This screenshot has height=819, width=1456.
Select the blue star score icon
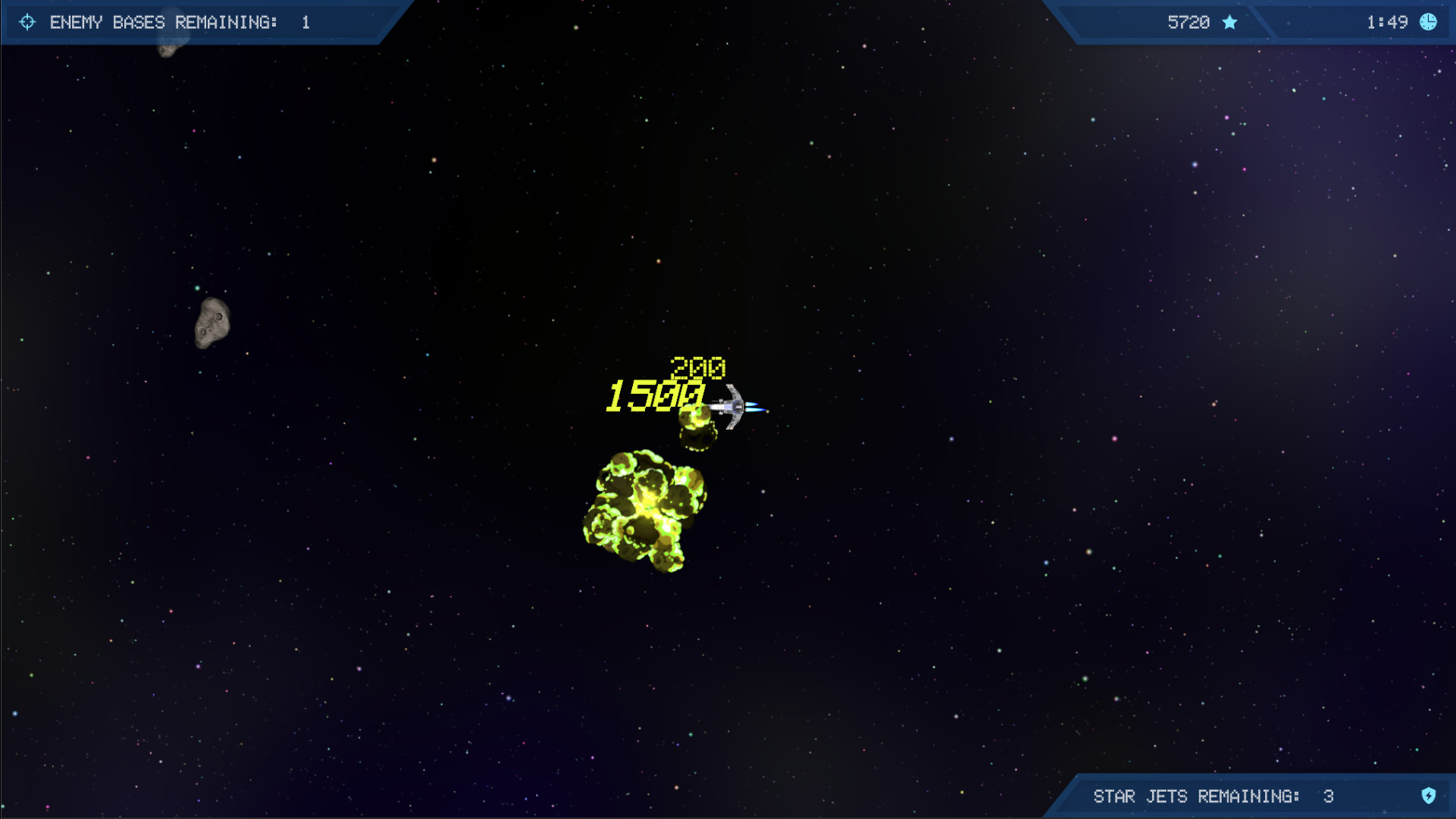(1229, 22)
